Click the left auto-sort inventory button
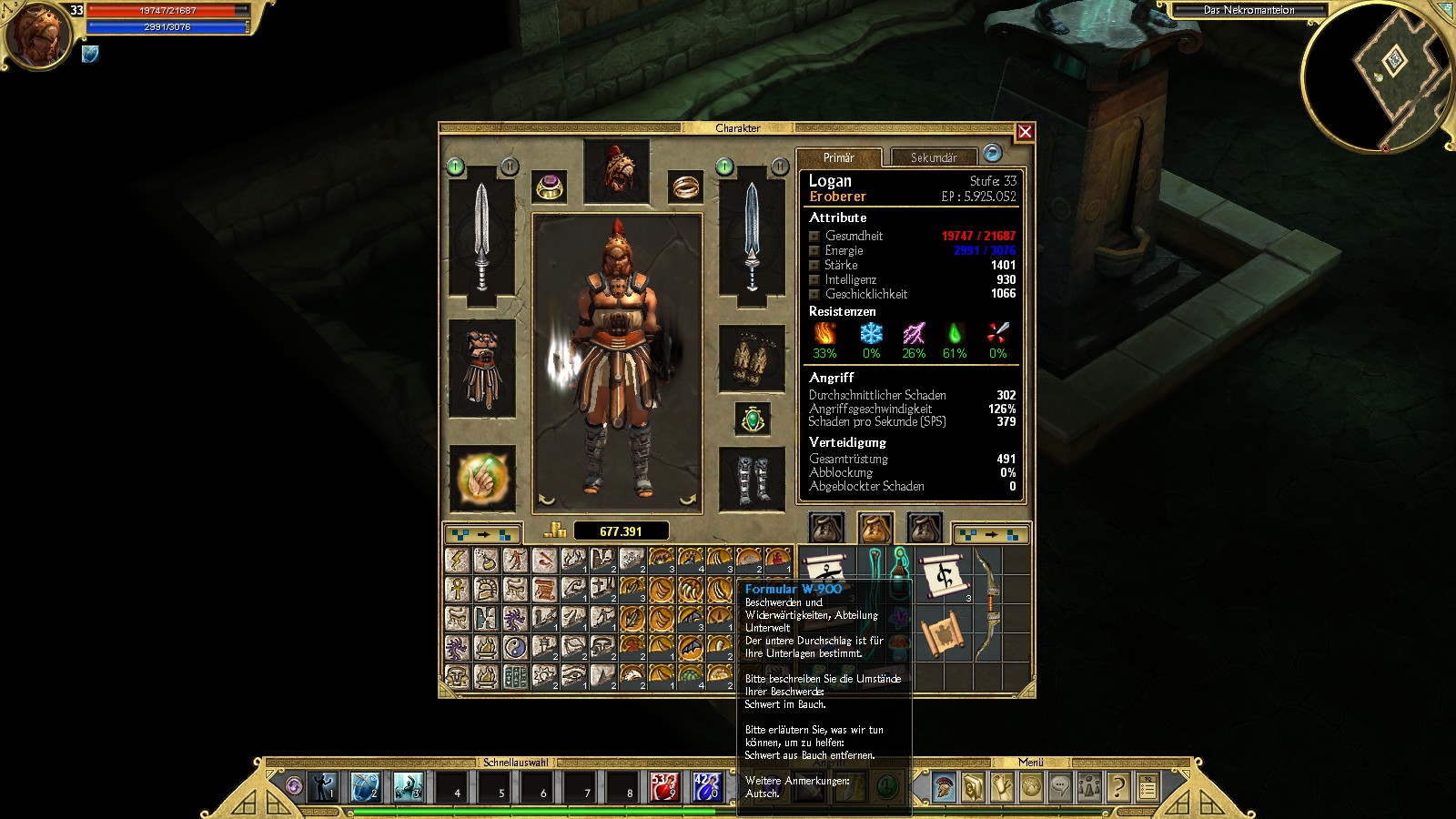 point(482,534)
